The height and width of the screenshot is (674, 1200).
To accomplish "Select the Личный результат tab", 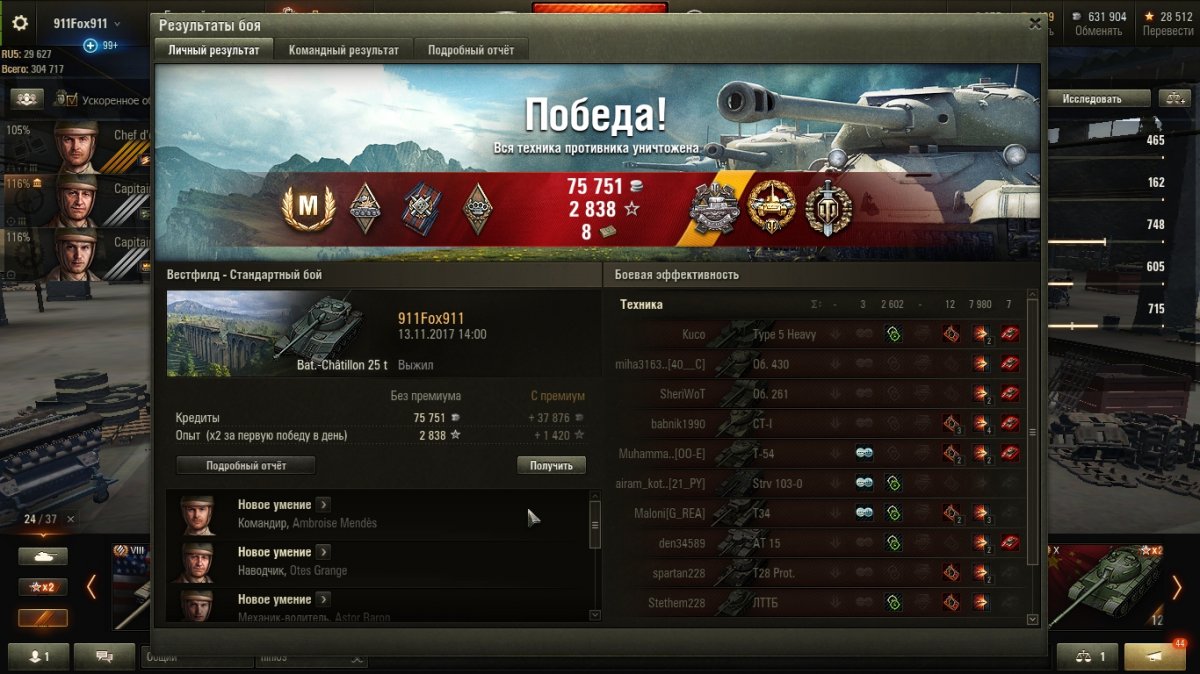I will (213, 50).
